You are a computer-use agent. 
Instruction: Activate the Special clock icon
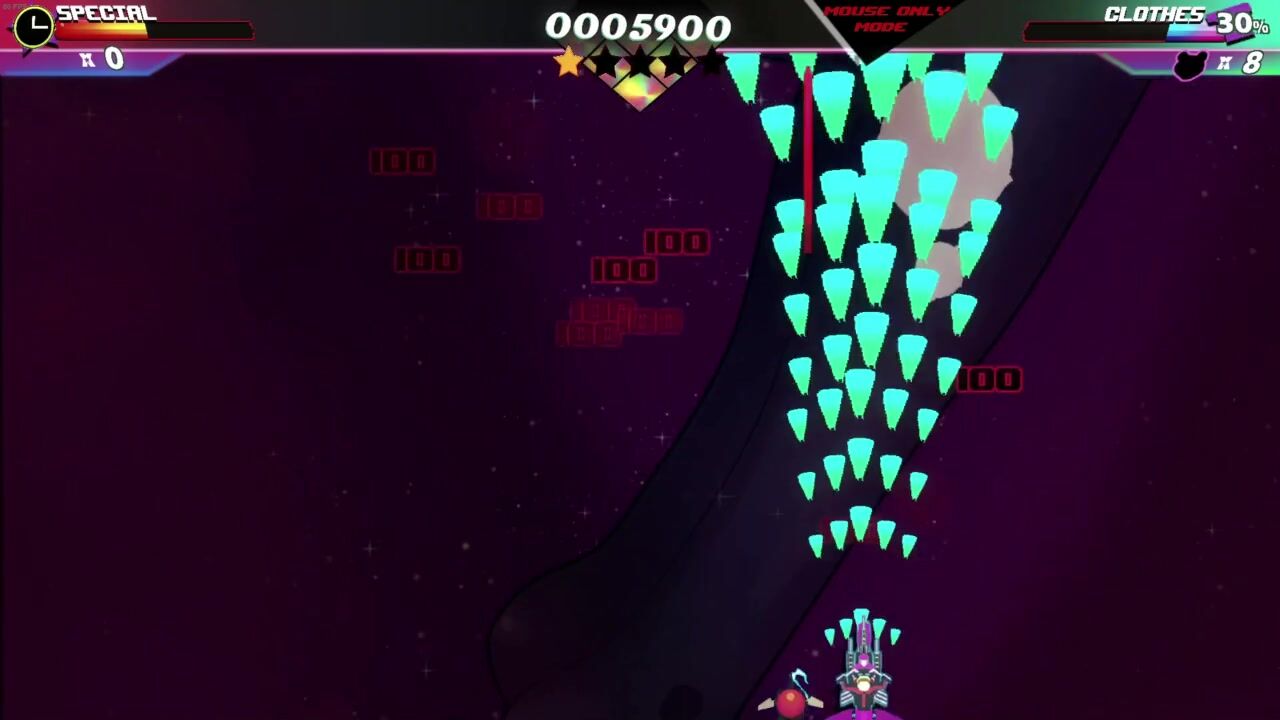[34, 26]
